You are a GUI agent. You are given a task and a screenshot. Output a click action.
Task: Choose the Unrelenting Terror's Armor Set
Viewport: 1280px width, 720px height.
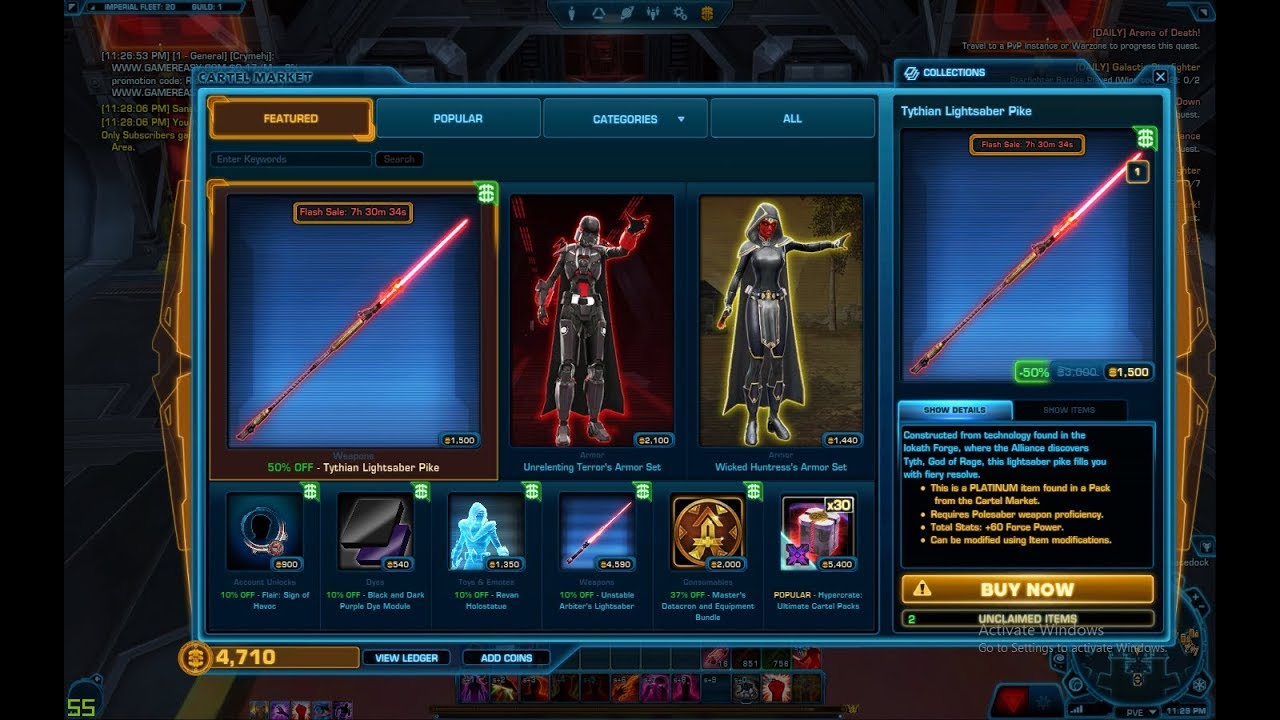point(592,321)
